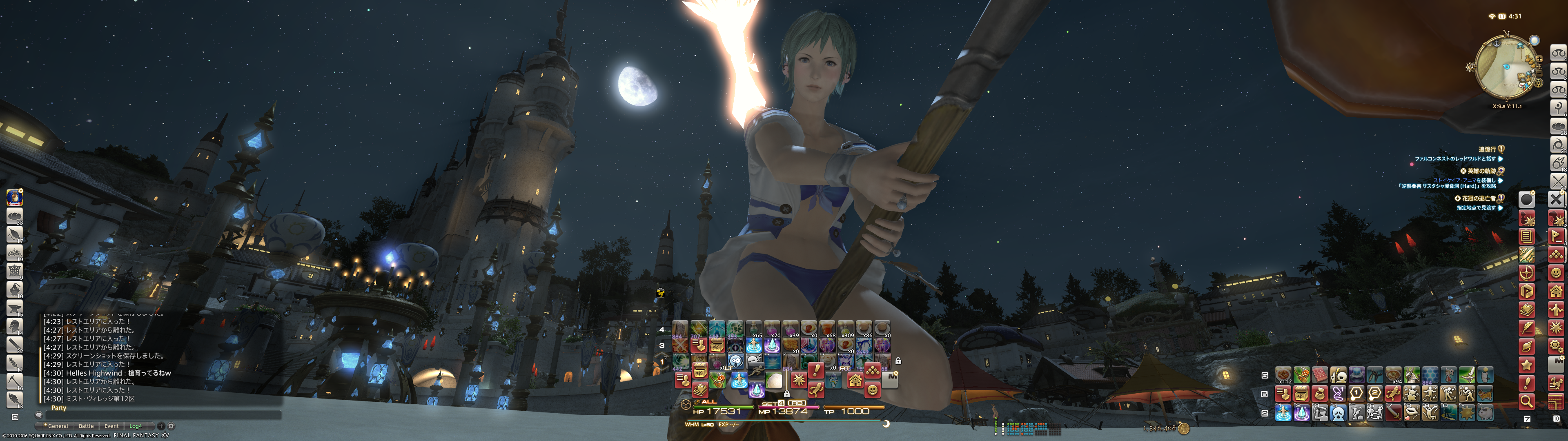Use the spotted cat minion icon
This screenshot has height=441, width=1568.
1485,394
